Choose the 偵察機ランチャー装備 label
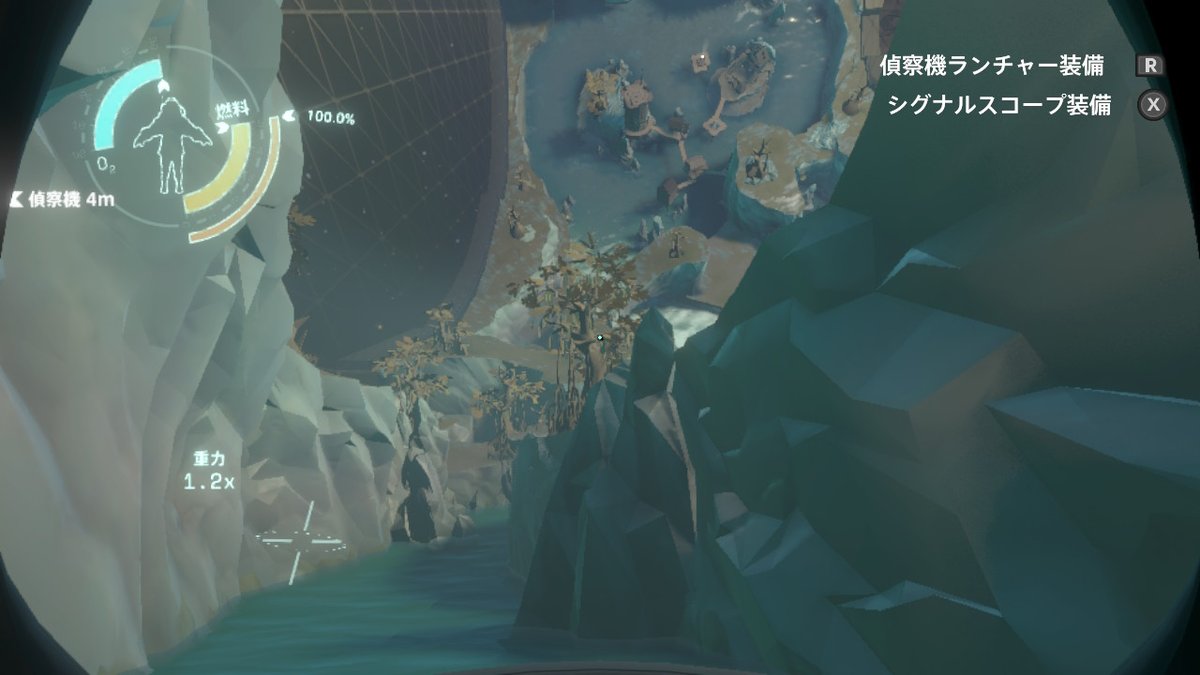Screen dimensions: 1200x675 point(991,66)
